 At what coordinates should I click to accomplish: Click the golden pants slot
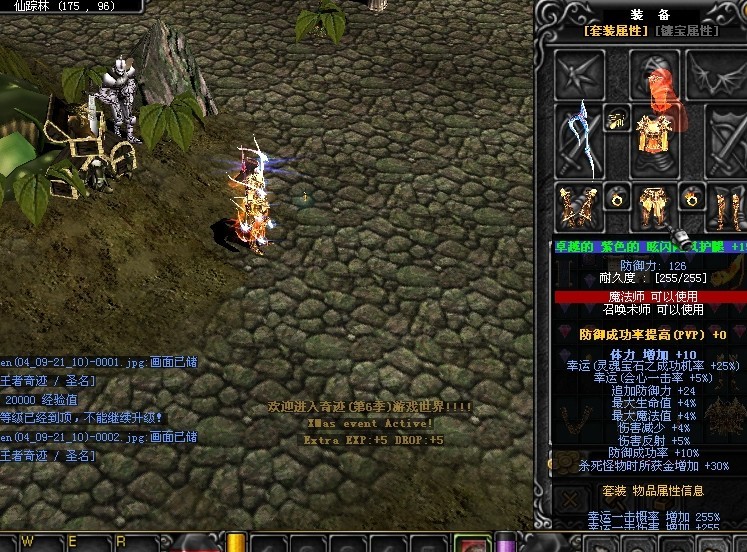coord(653,205)
